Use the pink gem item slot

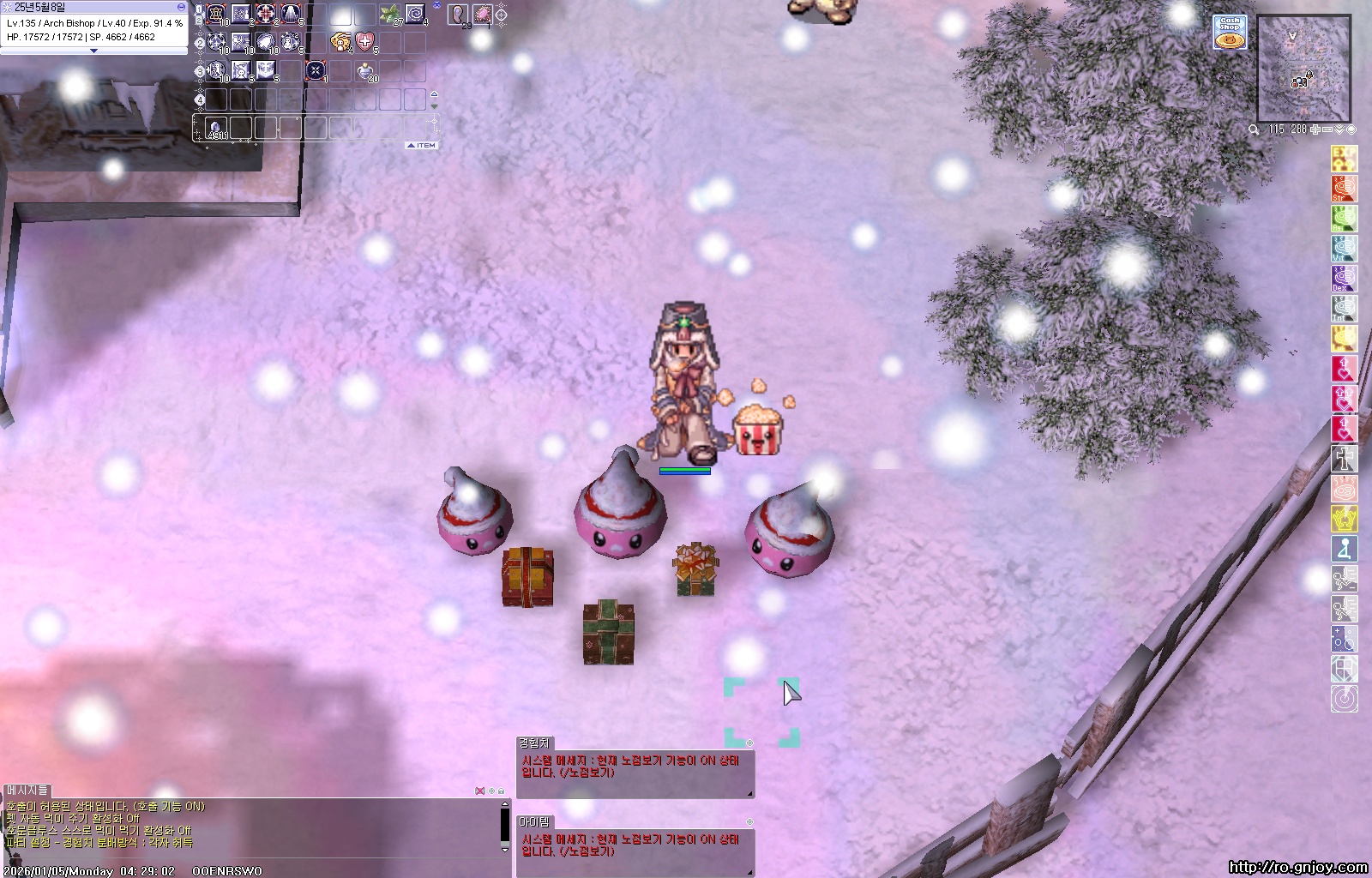482,15
